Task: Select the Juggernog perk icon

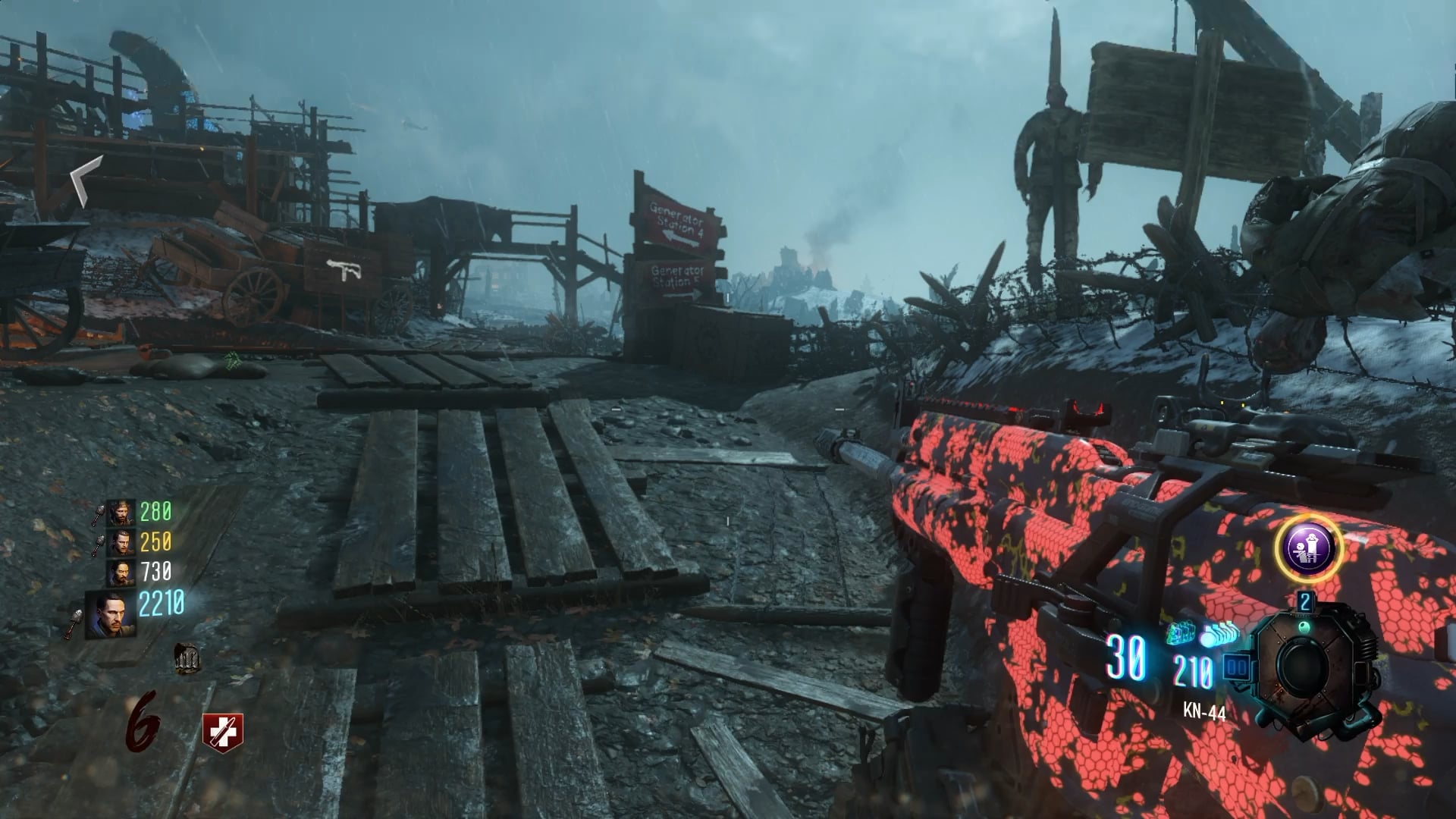Action: [x=222, y=730]
